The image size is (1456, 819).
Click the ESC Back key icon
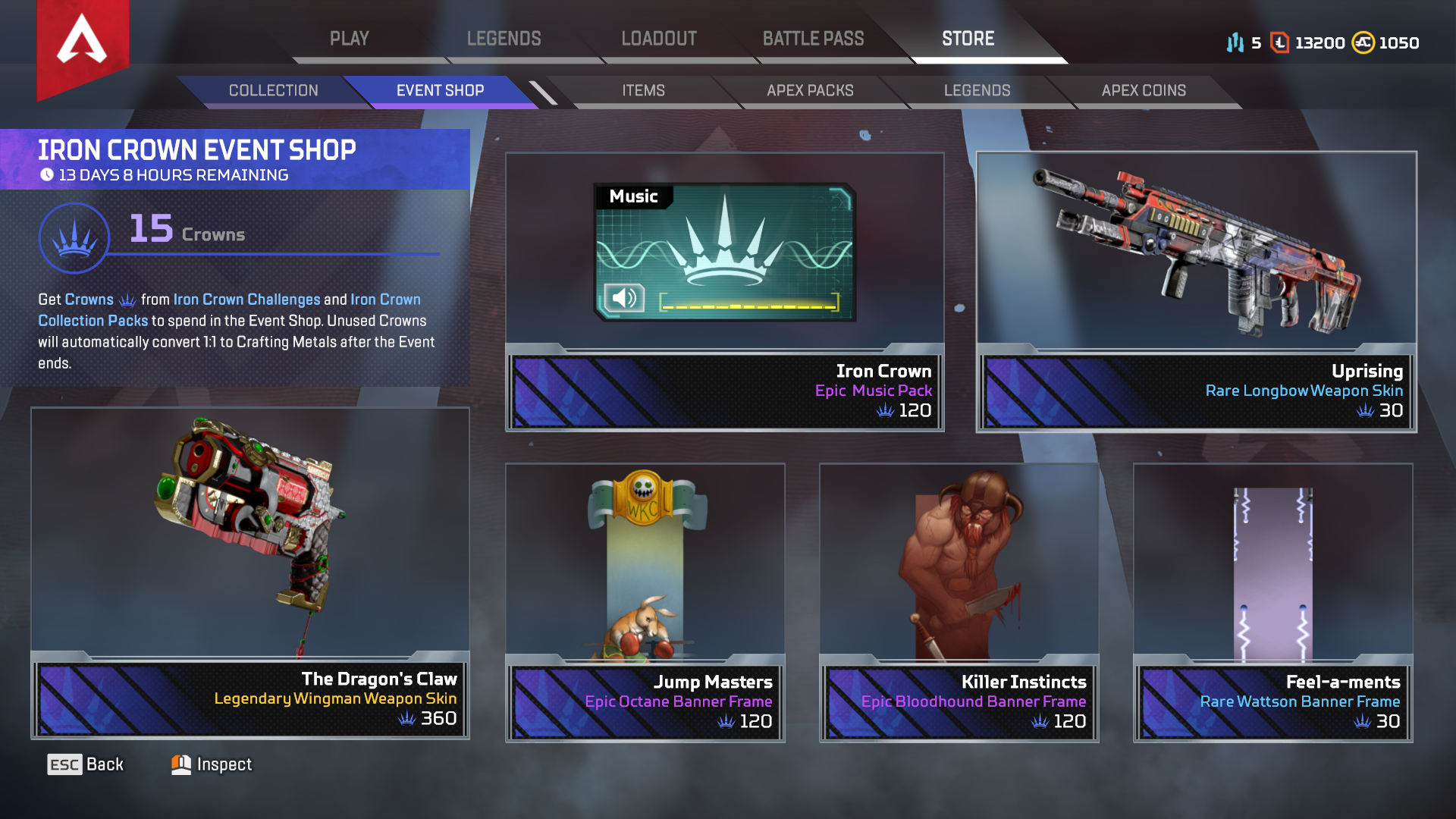click(x=65, y=764)
